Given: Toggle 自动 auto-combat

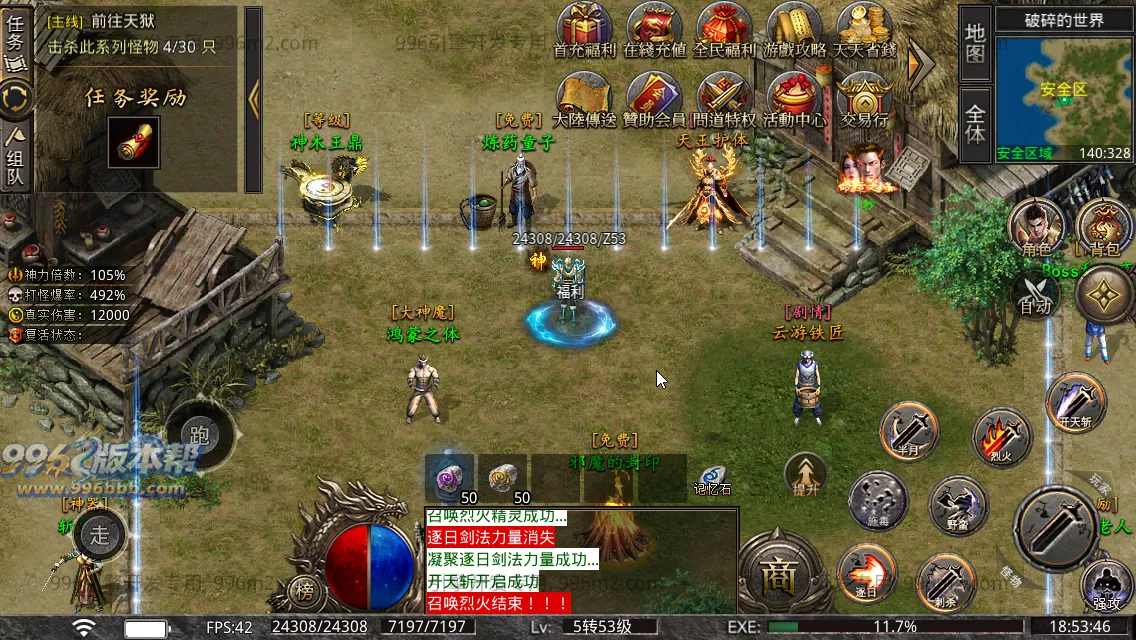Looking at the screenshot, I should 1035,297.
